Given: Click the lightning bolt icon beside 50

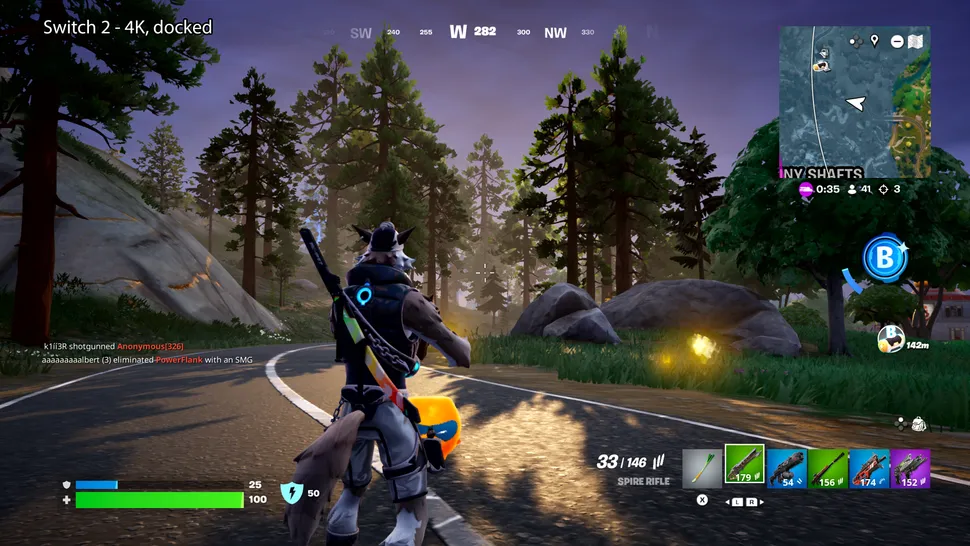Looking at the screenshot, I should click(x=292, y=492).
